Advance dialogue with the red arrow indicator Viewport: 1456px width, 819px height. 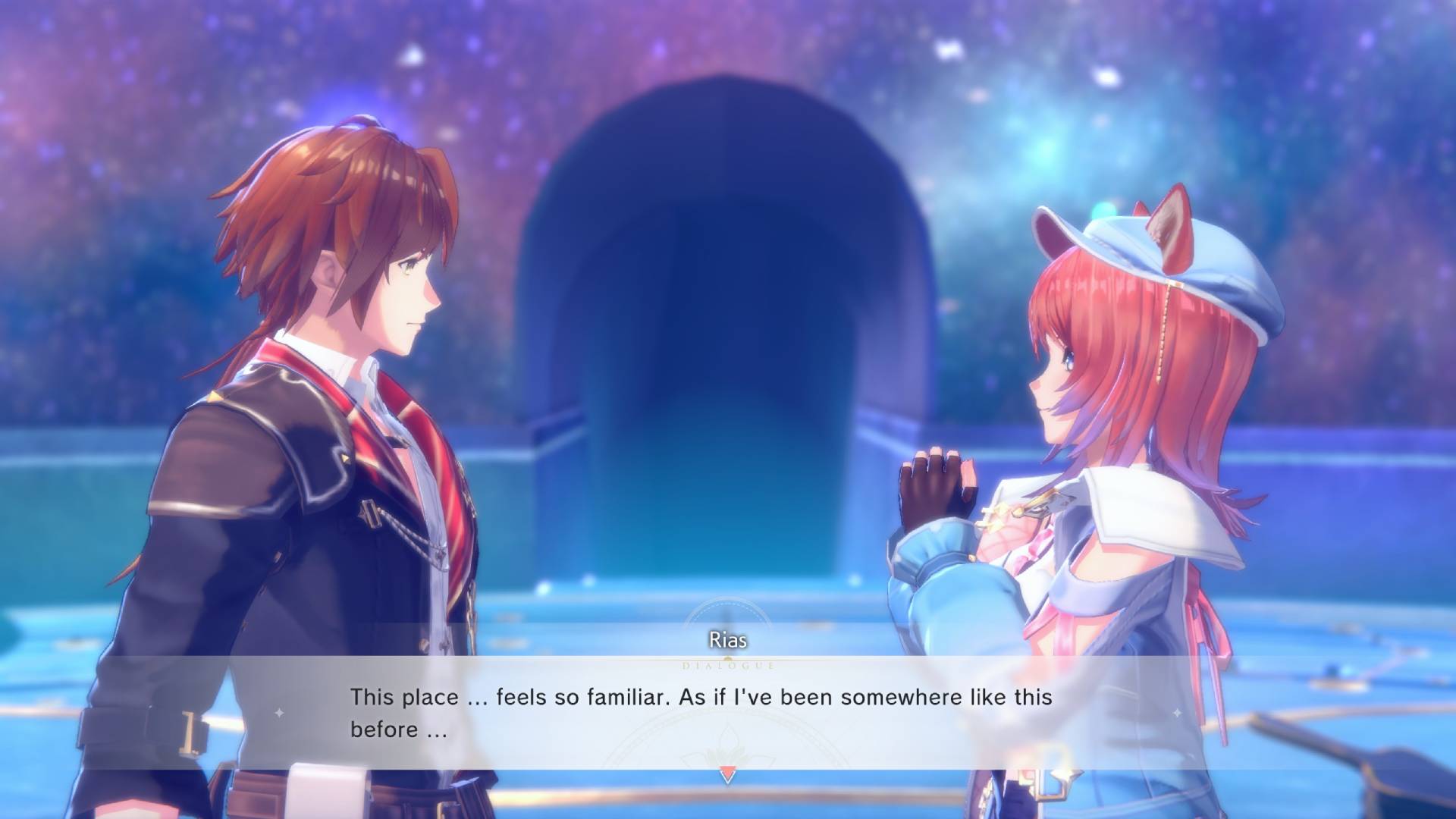726,775
